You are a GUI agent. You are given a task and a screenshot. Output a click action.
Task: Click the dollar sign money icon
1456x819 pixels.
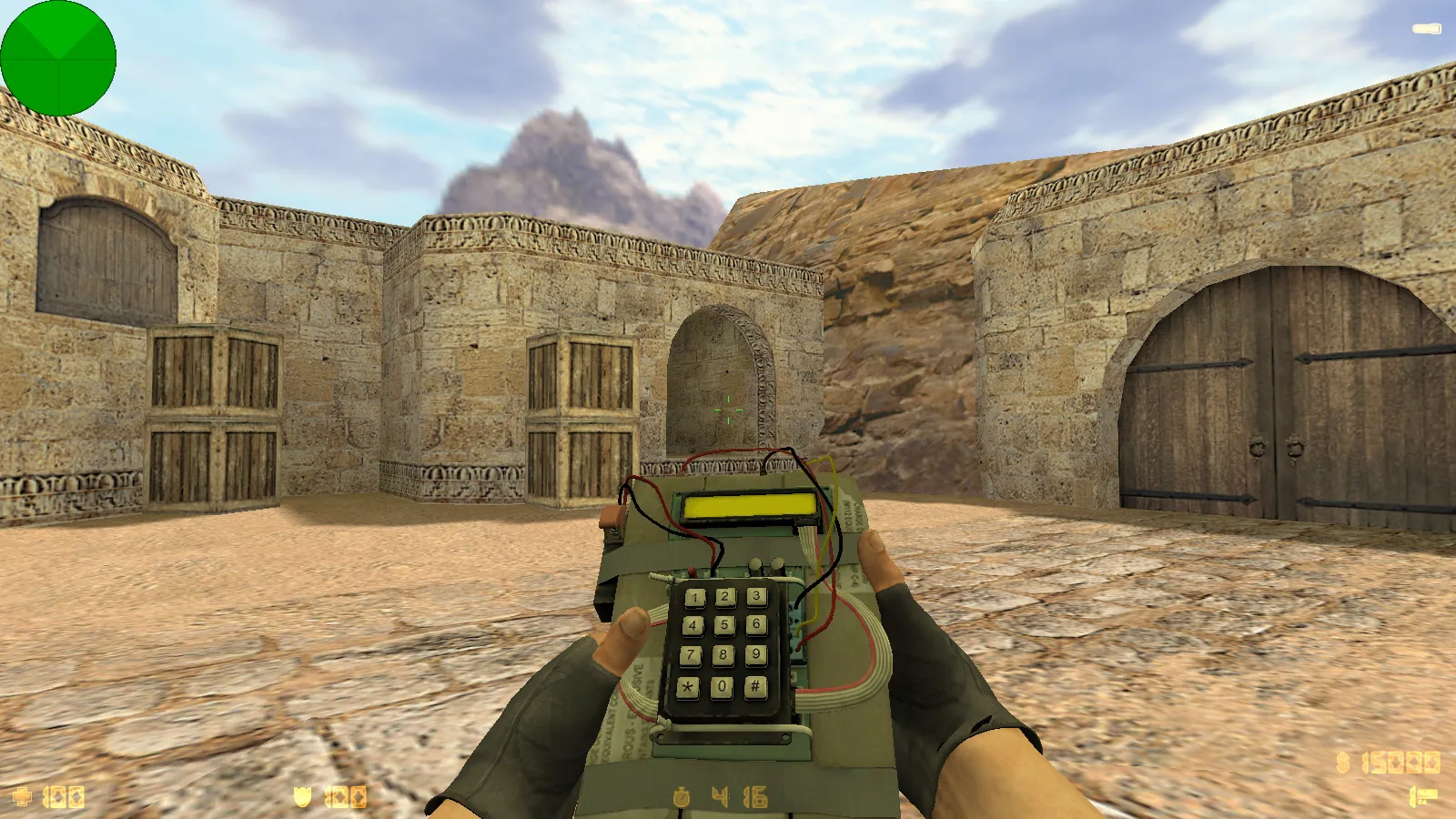[x=1343, y=762]
